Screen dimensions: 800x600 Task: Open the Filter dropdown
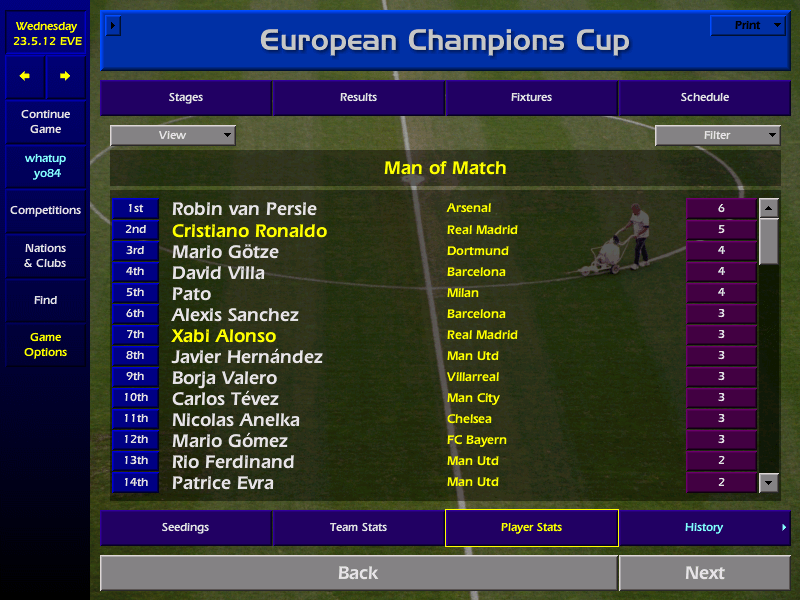tap(717, 135)
